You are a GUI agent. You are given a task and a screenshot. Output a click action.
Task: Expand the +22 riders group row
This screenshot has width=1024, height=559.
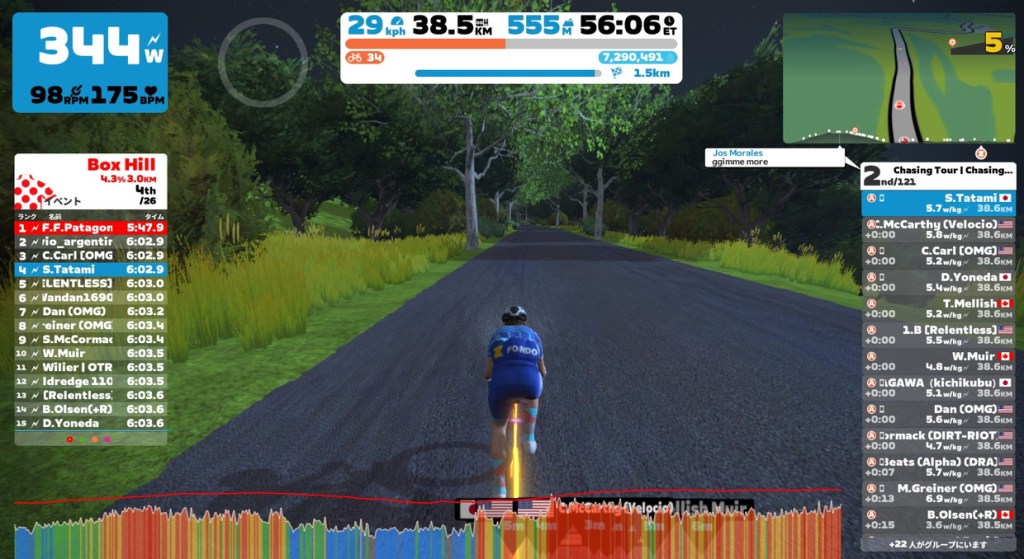pos(938,542)
